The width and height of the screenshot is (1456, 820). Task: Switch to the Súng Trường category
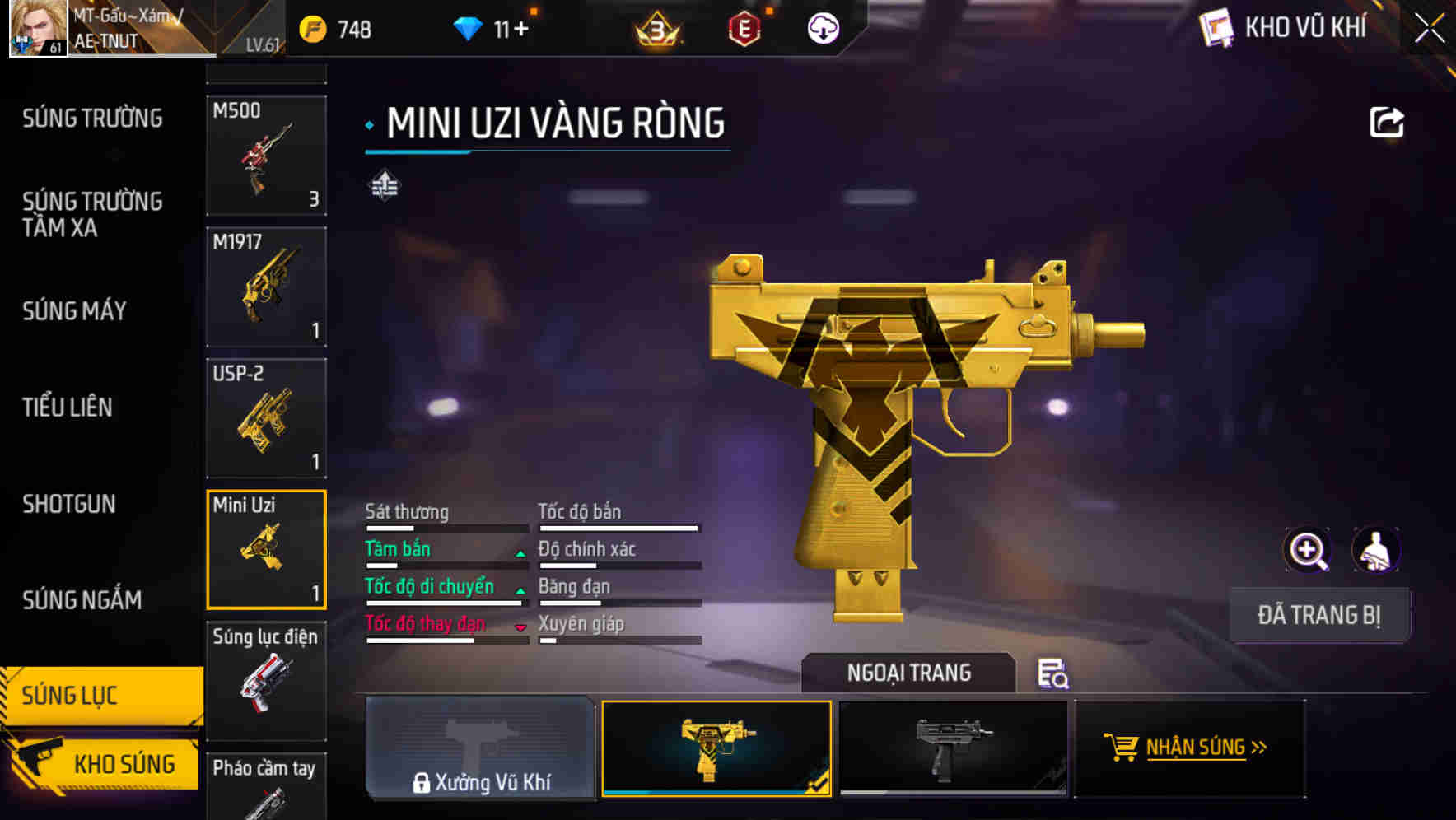[x=92, y=119]
